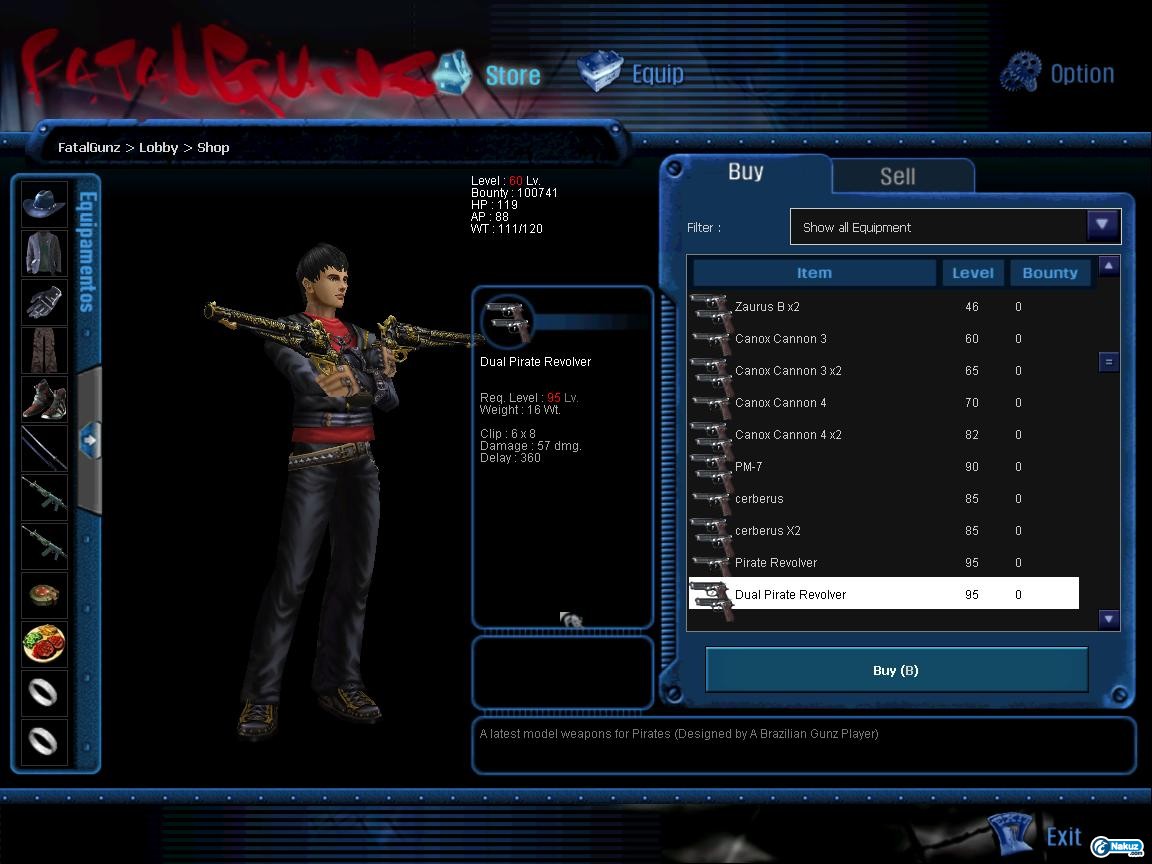Select the equipped gloves slot
1152x864 pixels.
tap(45, 301)
